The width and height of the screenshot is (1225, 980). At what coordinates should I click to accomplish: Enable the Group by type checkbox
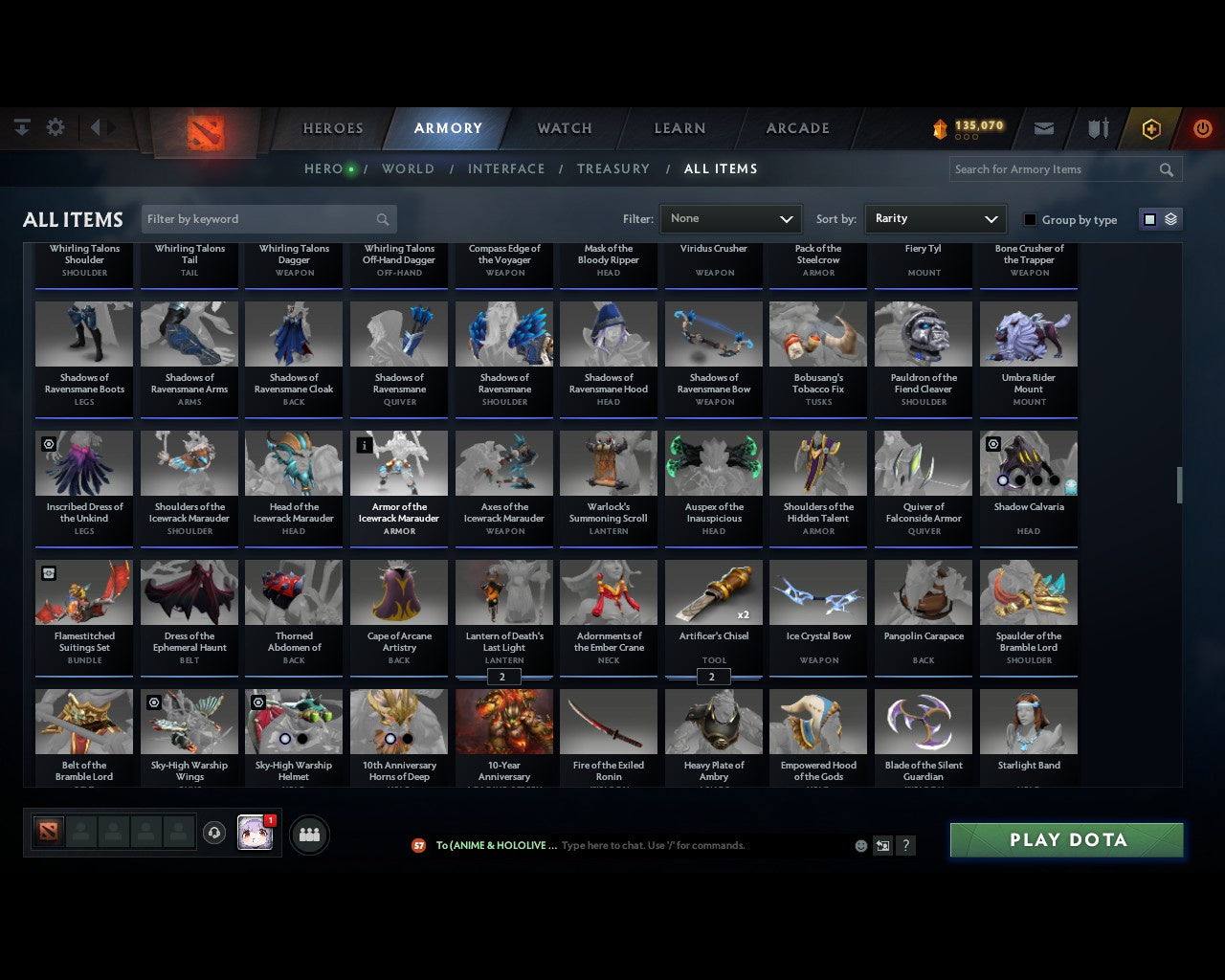1030,219
